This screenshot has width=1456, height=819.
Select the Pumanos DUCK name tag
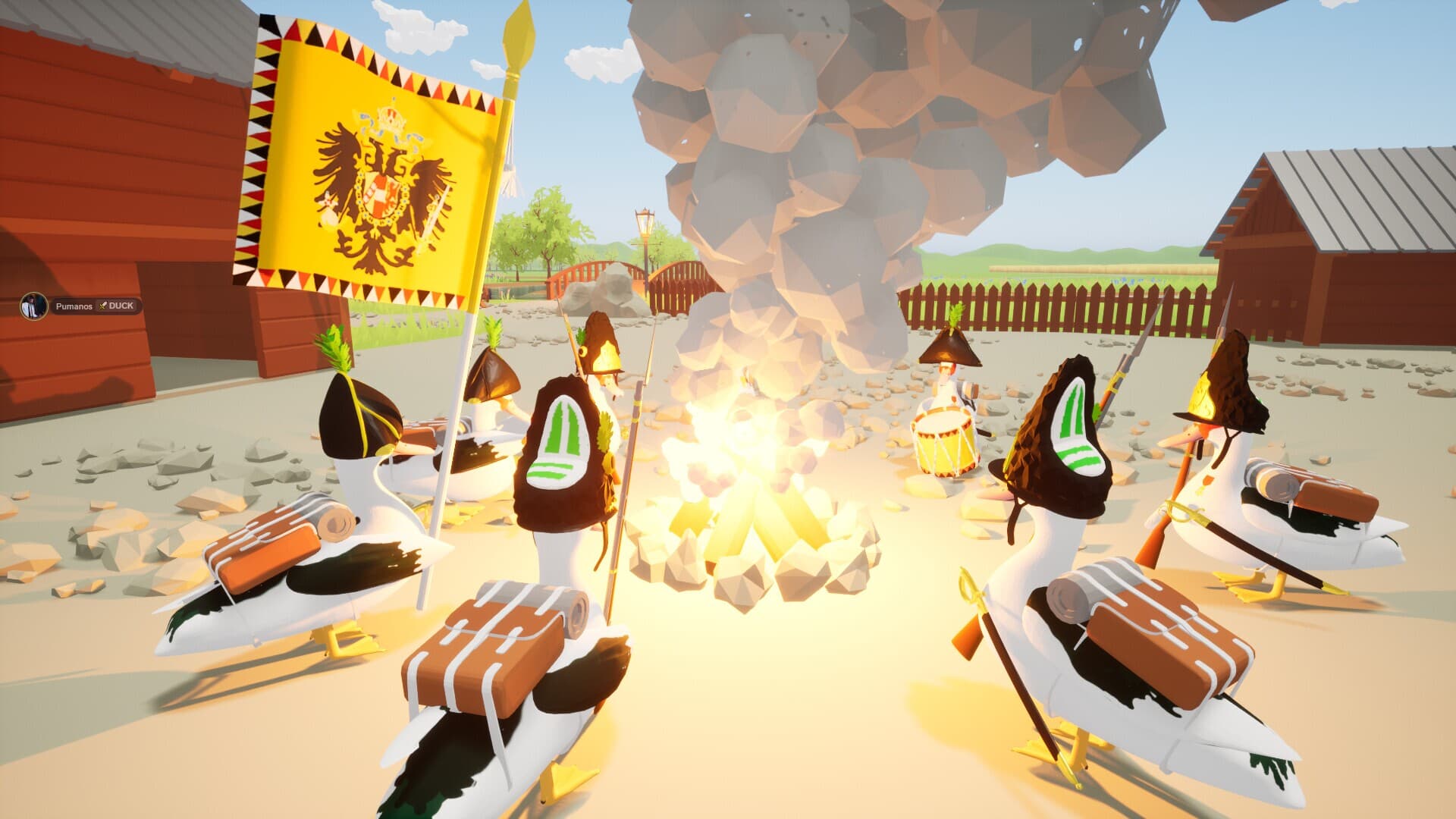[x=95, y=306]
